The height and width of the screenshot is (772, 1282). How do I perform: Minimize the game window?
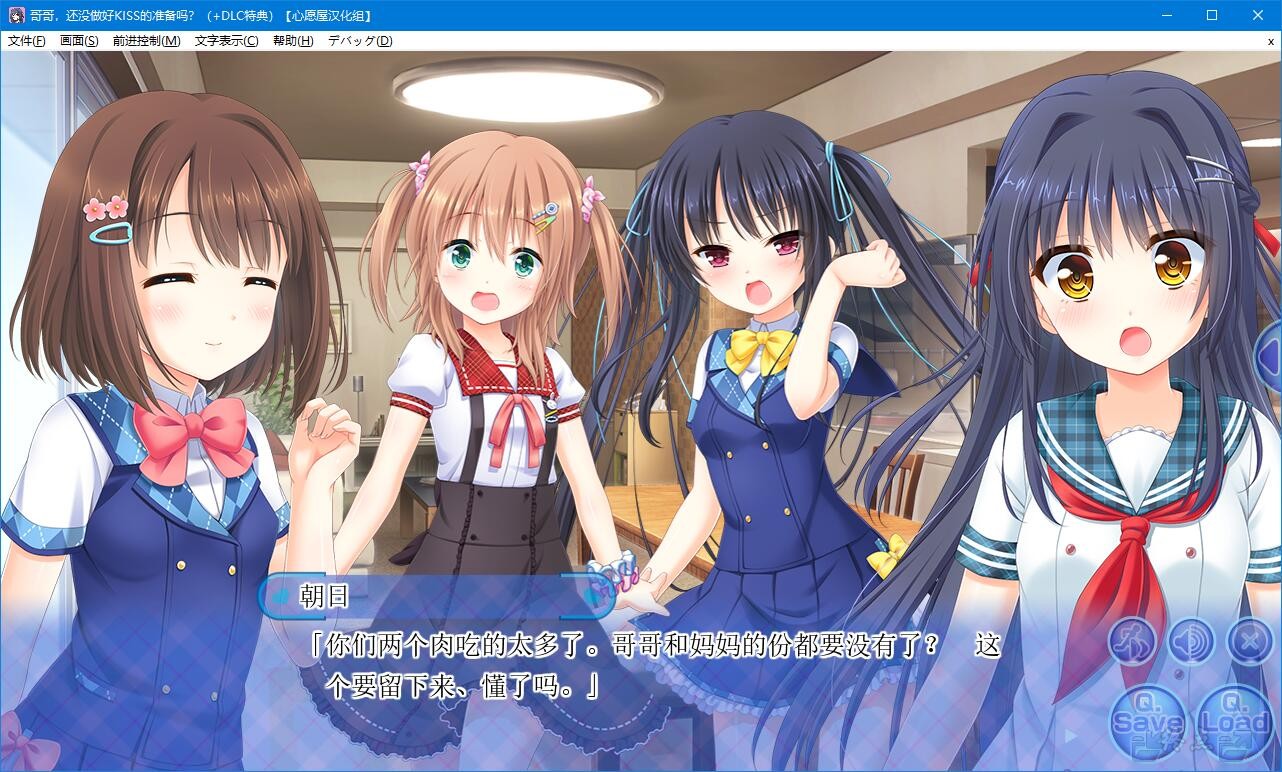(x=1166, y=15)
